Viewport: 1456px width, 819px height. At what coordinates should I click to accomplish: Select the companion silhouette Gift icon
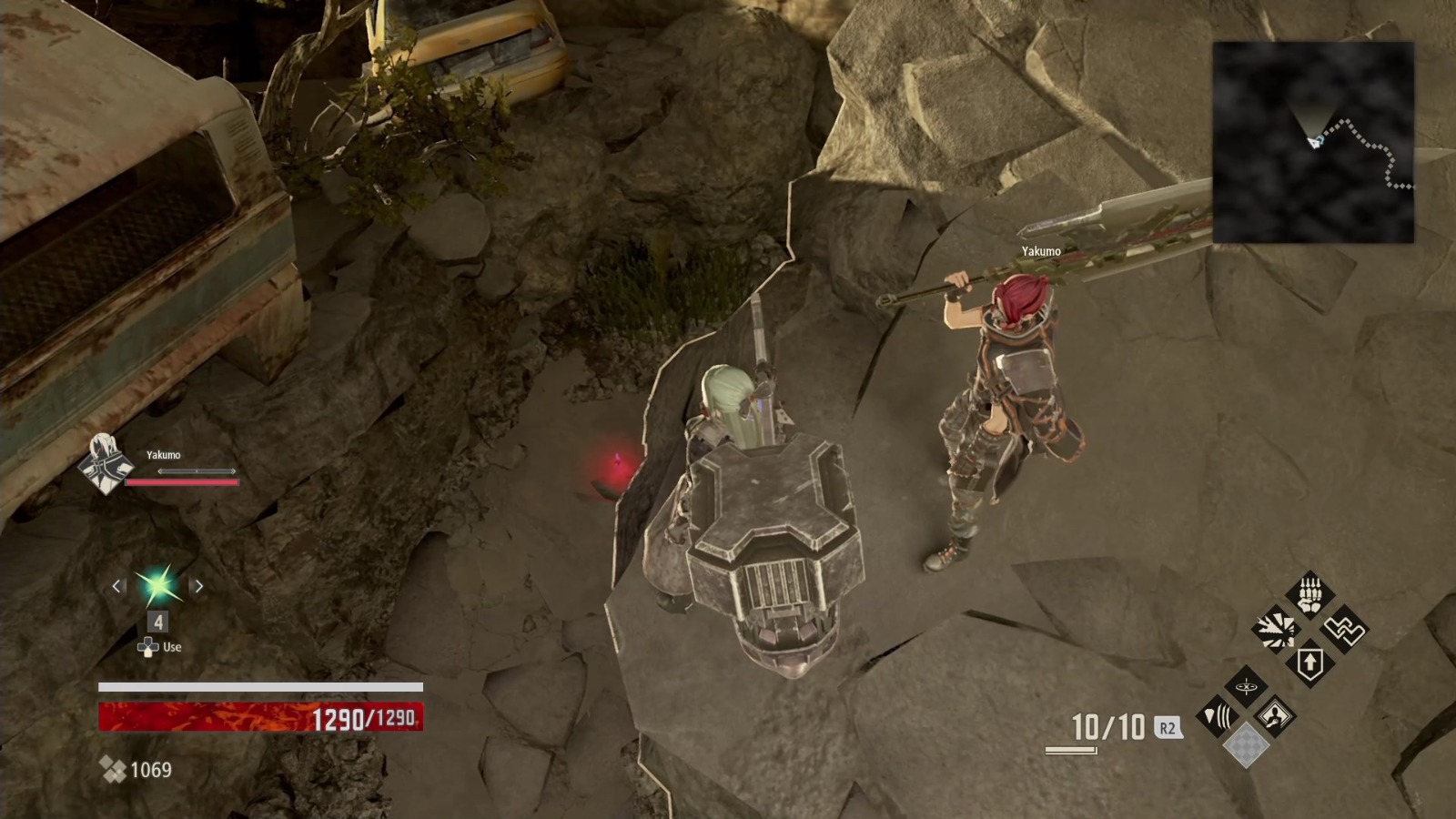coord(1275,715)
